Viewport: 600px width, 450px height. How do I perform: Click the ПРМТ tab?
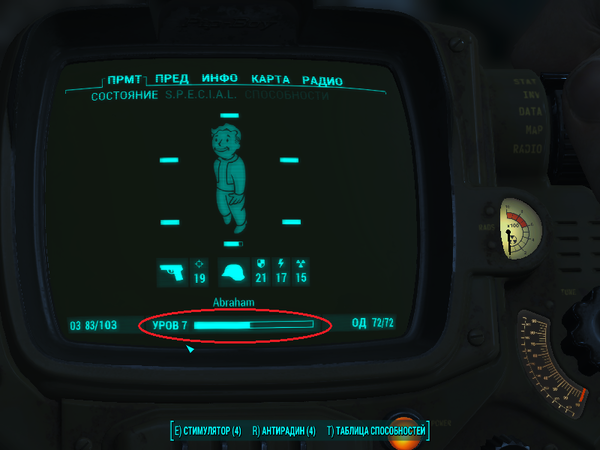(x=125, y=80)
